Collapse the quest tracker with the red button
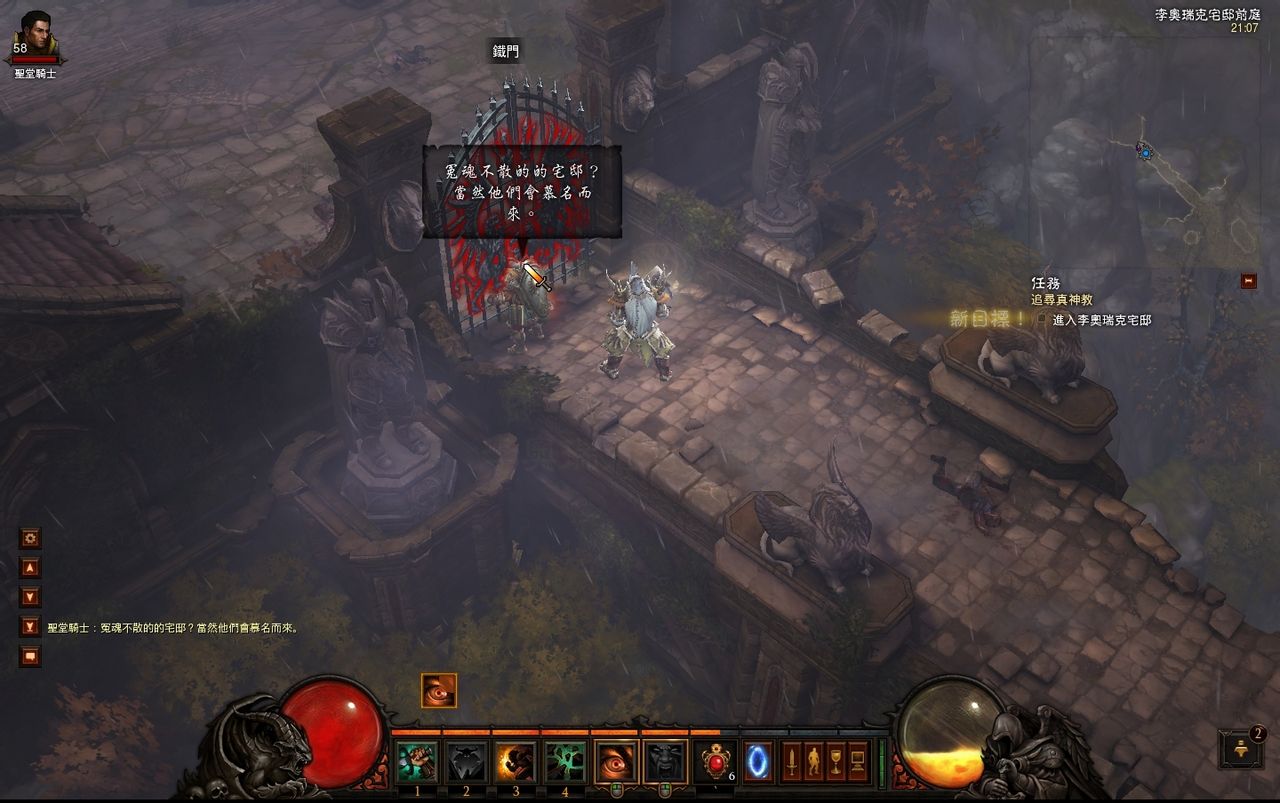The height and width of the screenshot is (803, 1280). [x=1248, y=281]
